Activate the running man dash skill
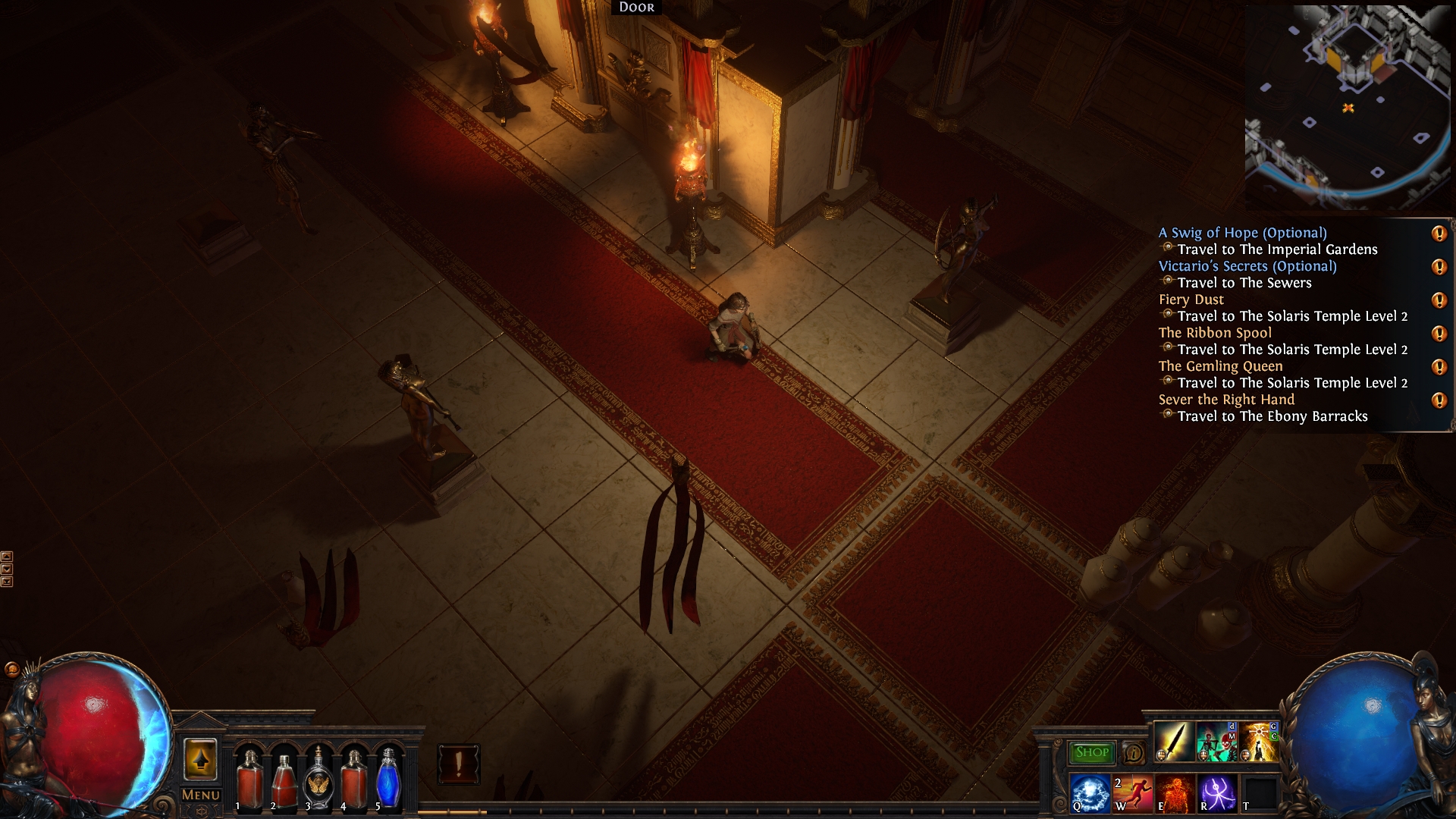This screenshot has height=819, width=1456. pyautogui.click(x=1131, y=792)
